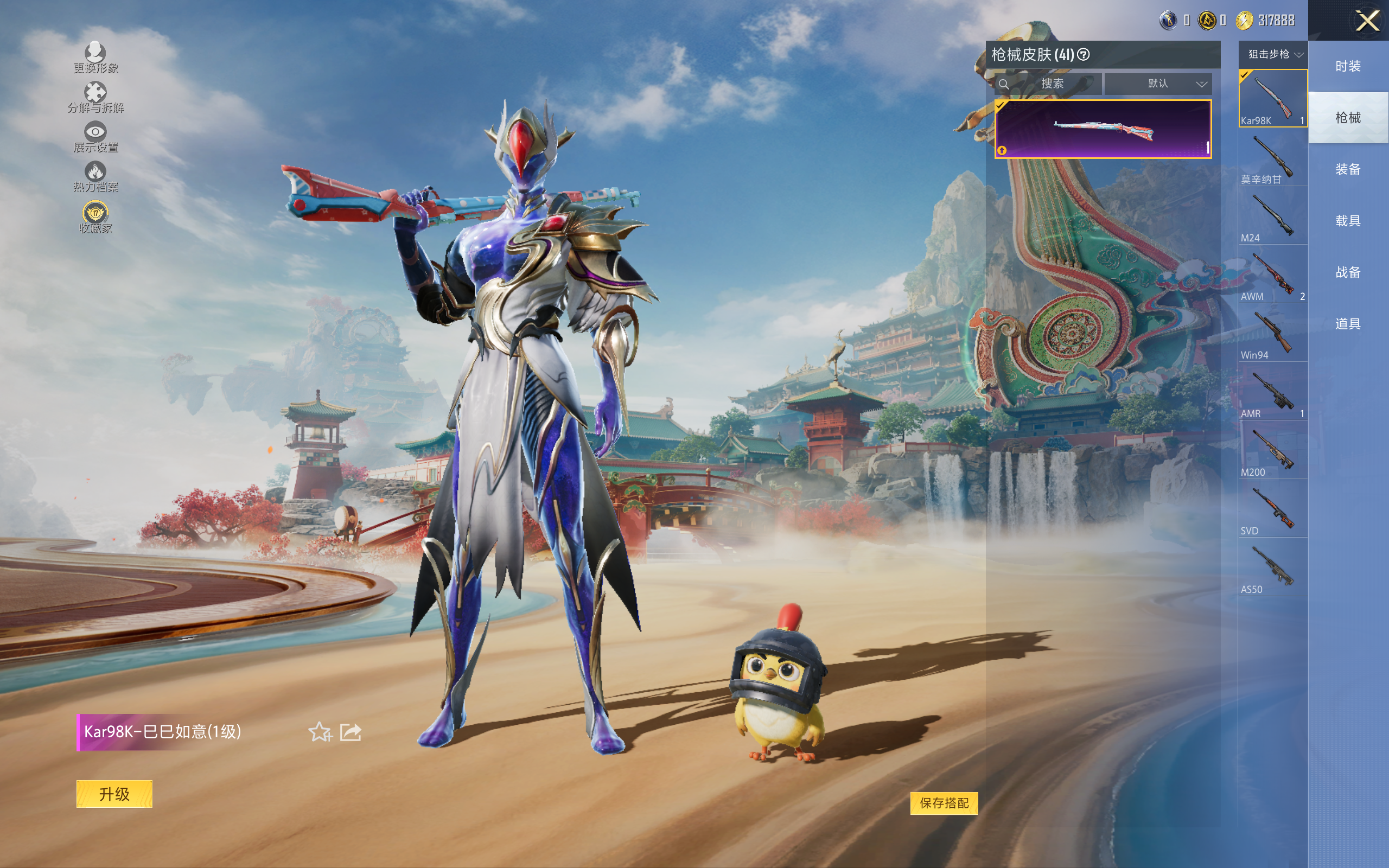Click the yellow 升级 upgrade button
This screenshot has height=868, width=1389.
(114, 794)
